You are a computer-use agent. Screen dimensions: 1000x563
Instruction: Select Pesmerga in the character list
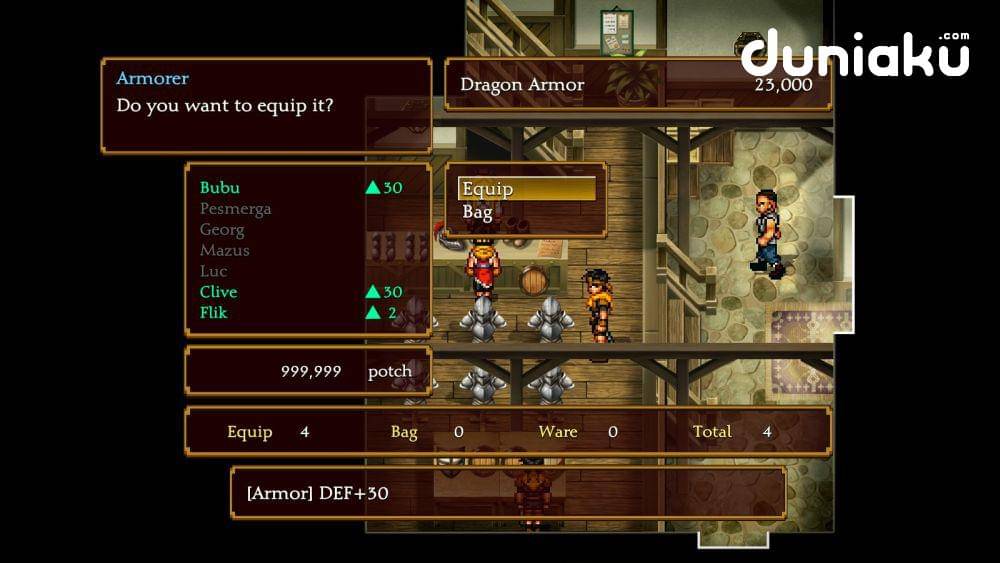coord(235,209)
